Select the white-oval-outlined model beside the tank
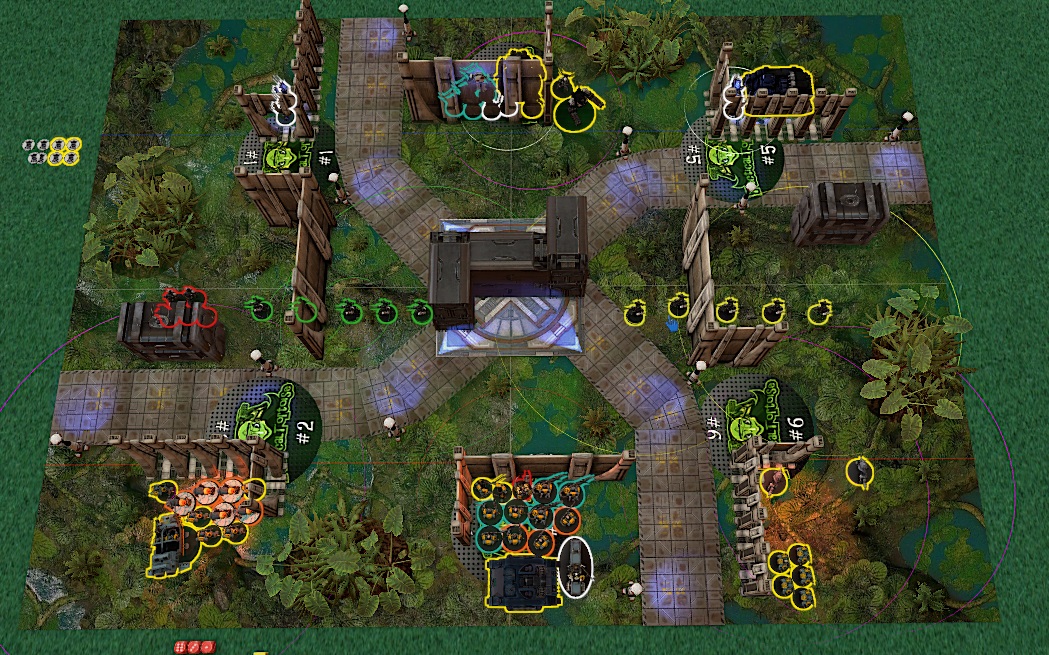Viewport: 1049px width, 655px height. pyautogui.click(x=575, y=566)
